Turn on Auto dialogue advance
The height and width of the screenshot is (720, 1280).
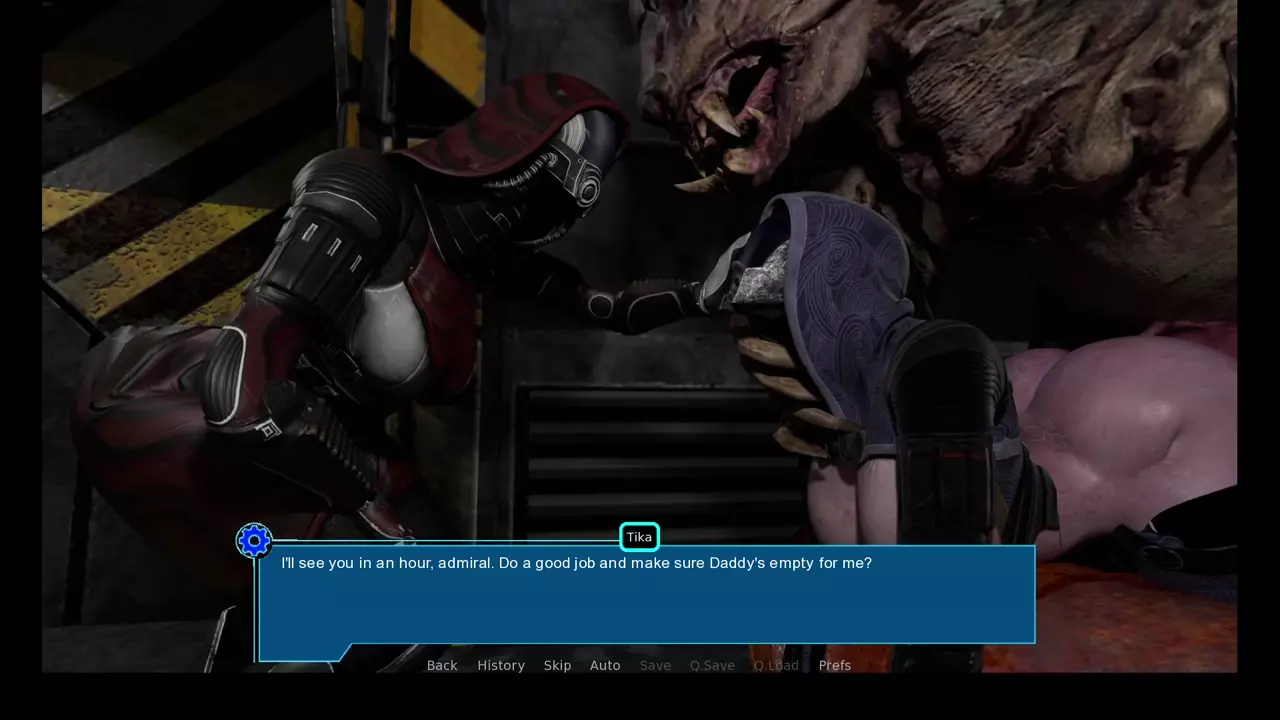tap(605, 665)
